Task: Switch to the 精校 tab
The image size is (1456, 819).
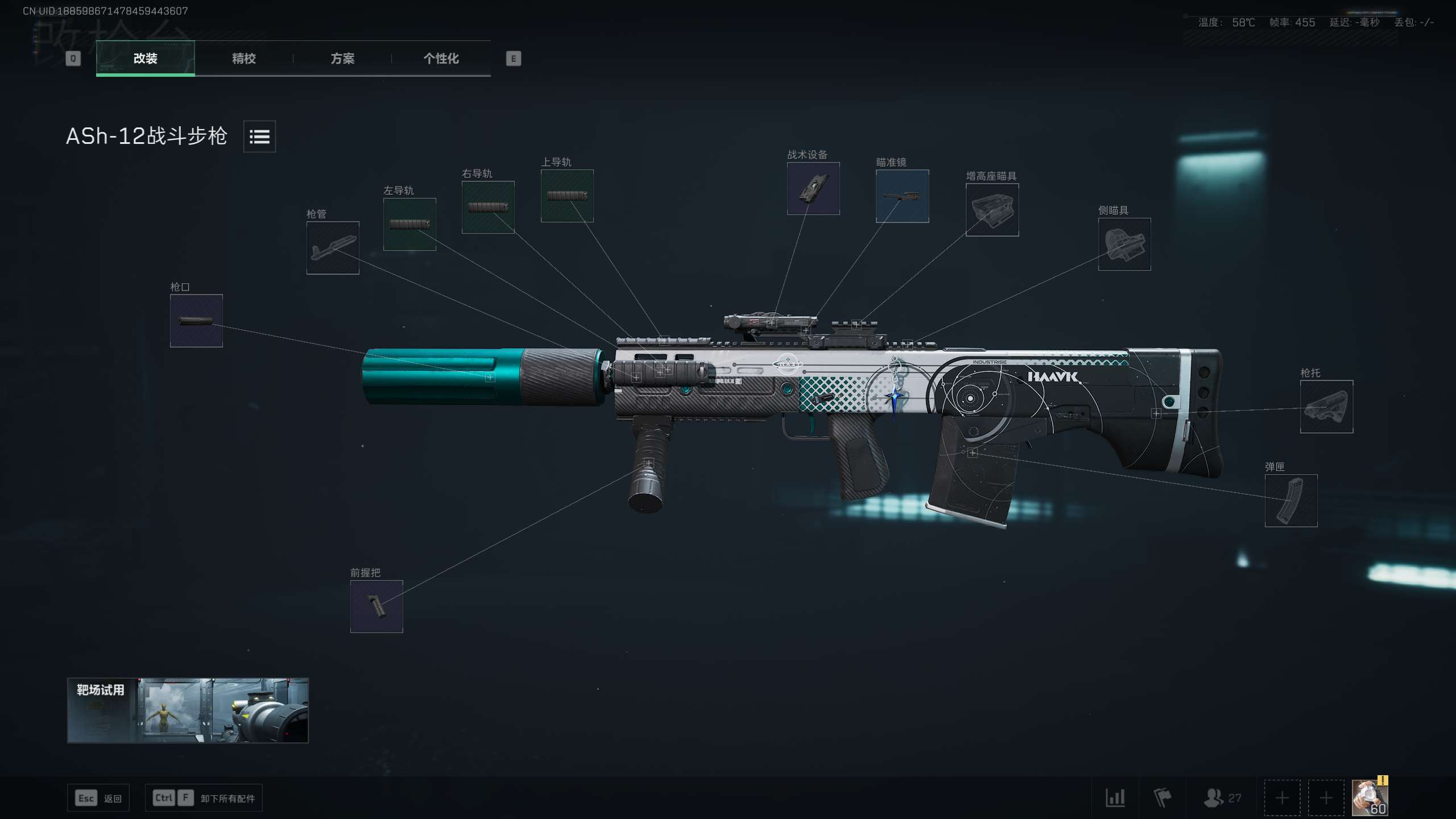Action: coord(244,58)
